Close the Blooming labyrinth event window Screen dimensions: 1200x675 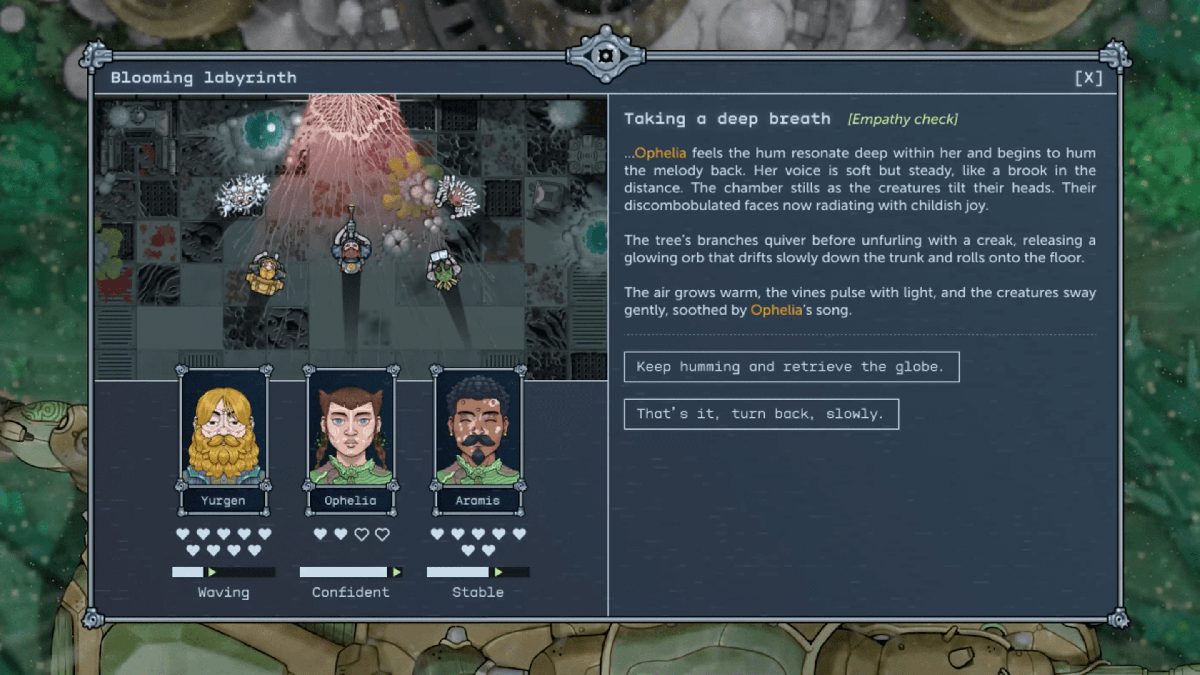click(x=1088, y=78)
